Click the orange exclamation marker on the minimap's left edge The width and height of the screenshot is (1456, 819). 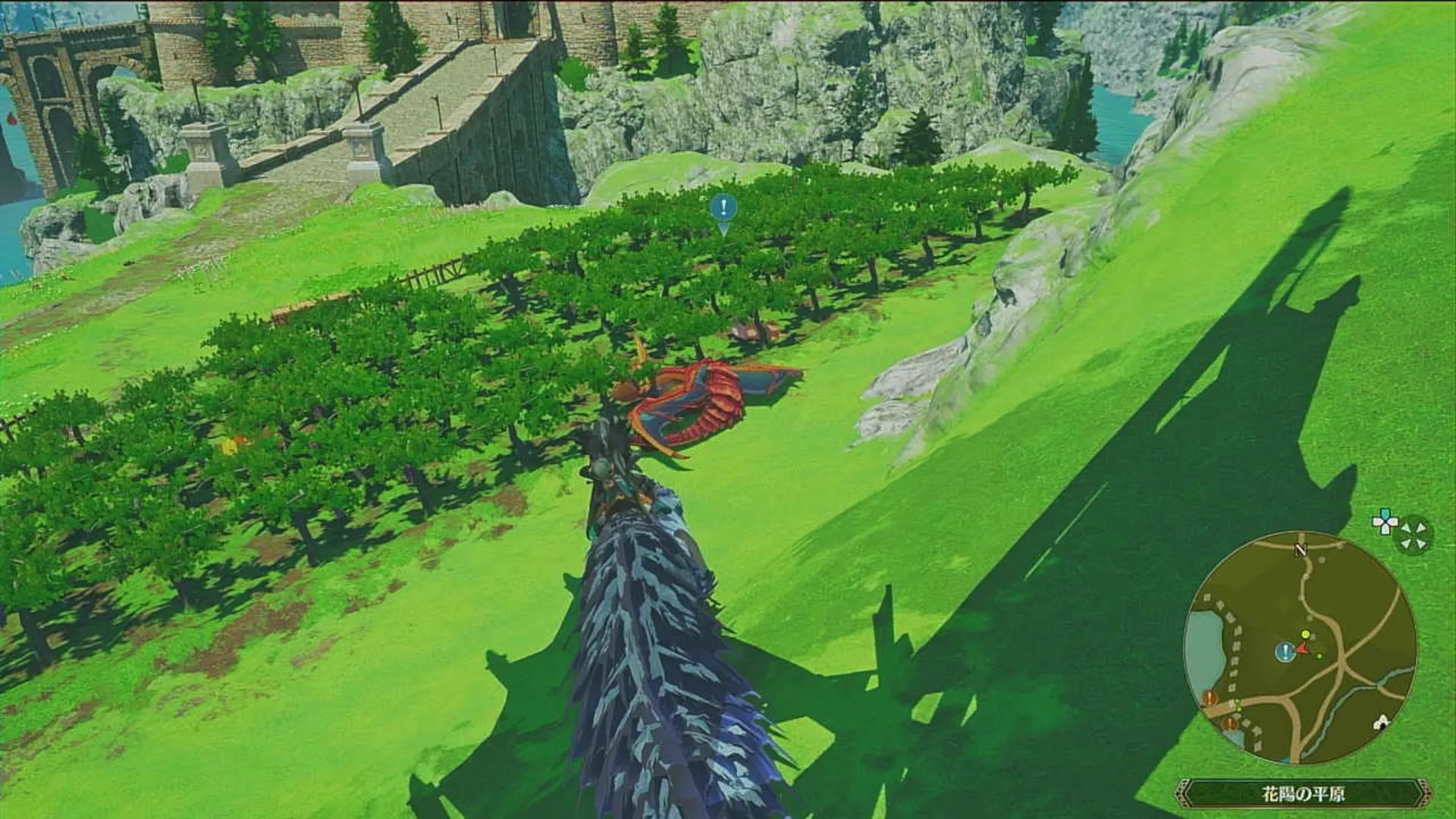pyautogui.click(x=1209, y=697)
